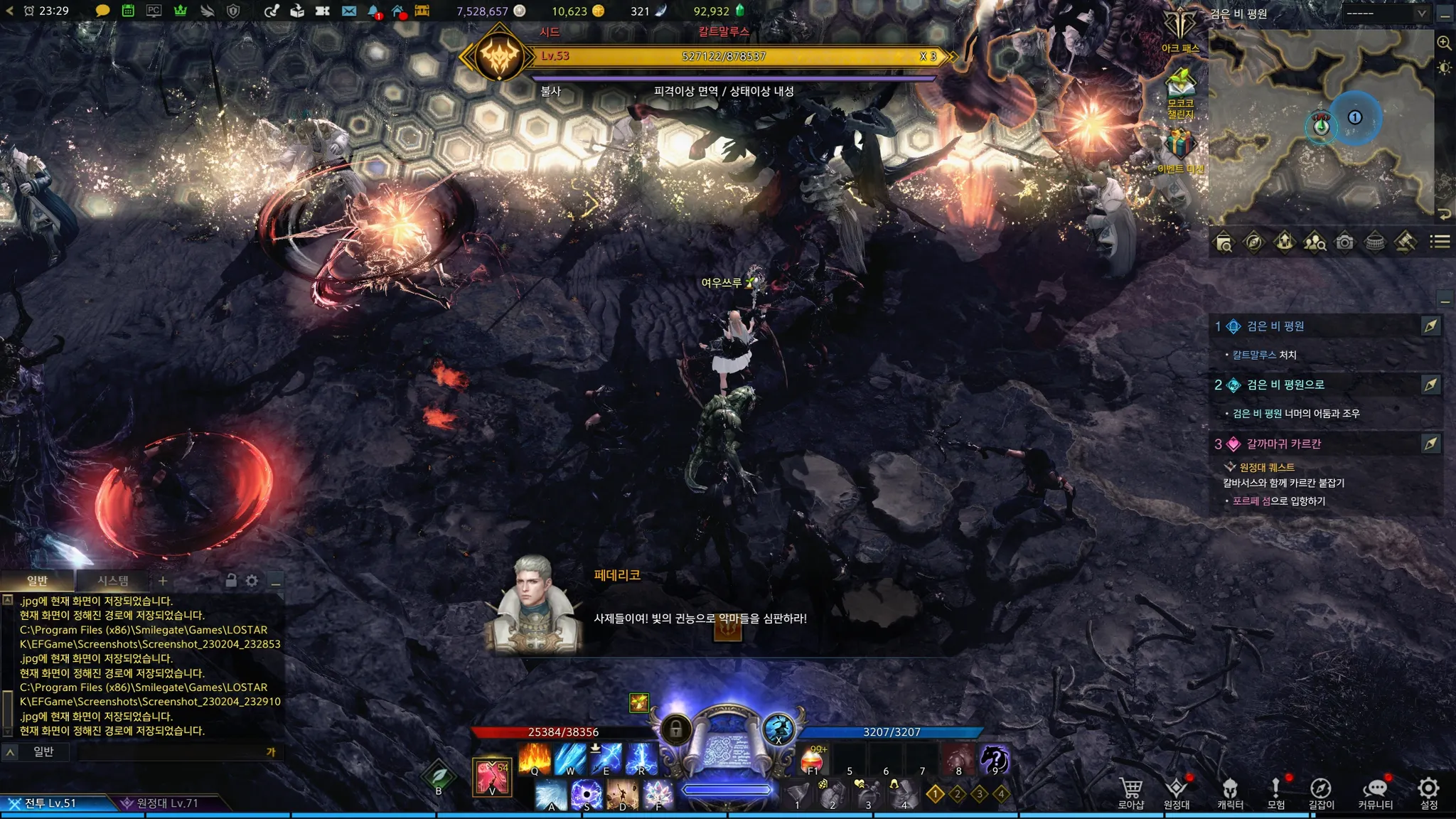Open the 모험 adventure menu

1276,791
